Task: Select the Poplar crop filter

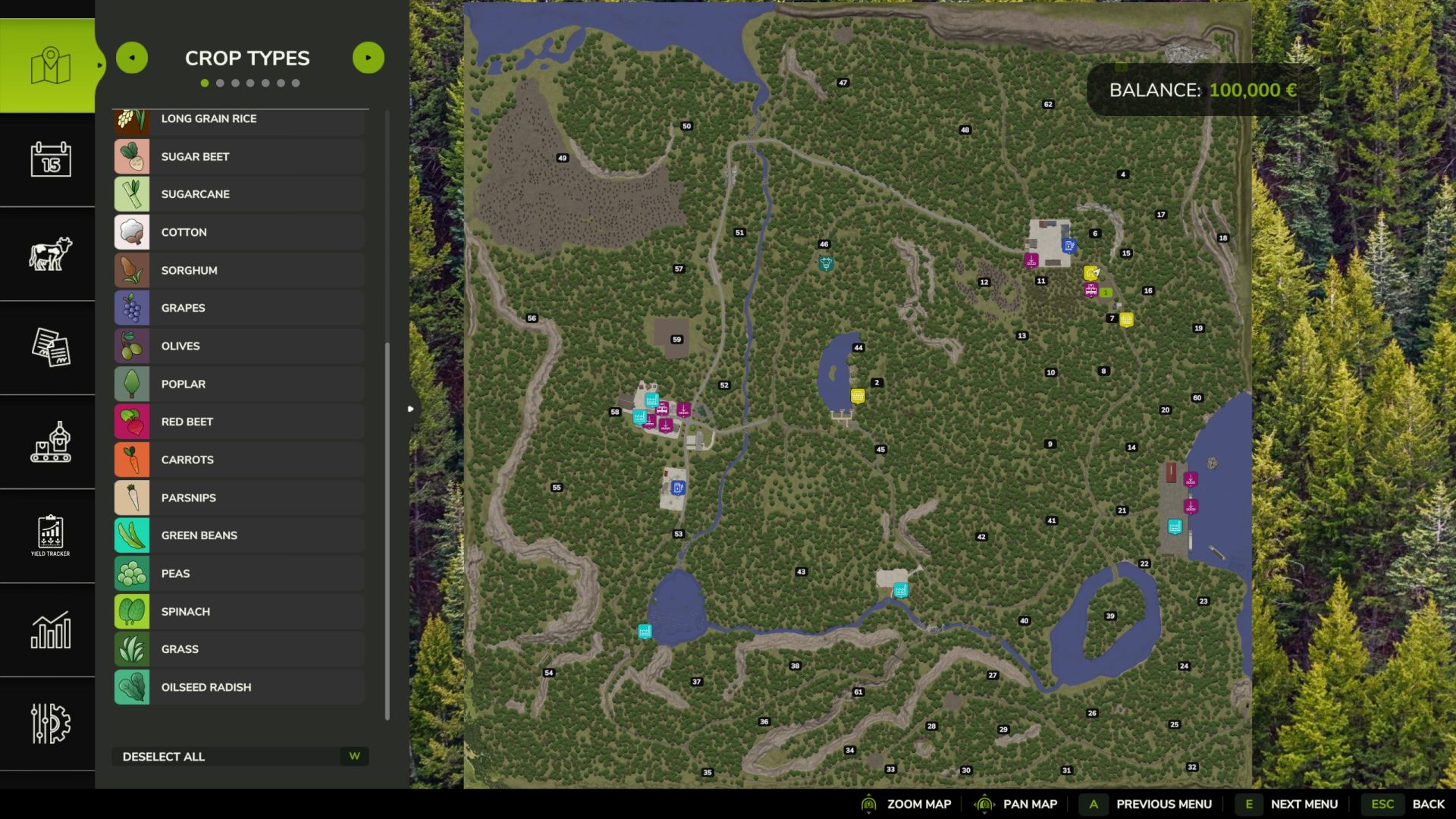Action: pos(239,384)
